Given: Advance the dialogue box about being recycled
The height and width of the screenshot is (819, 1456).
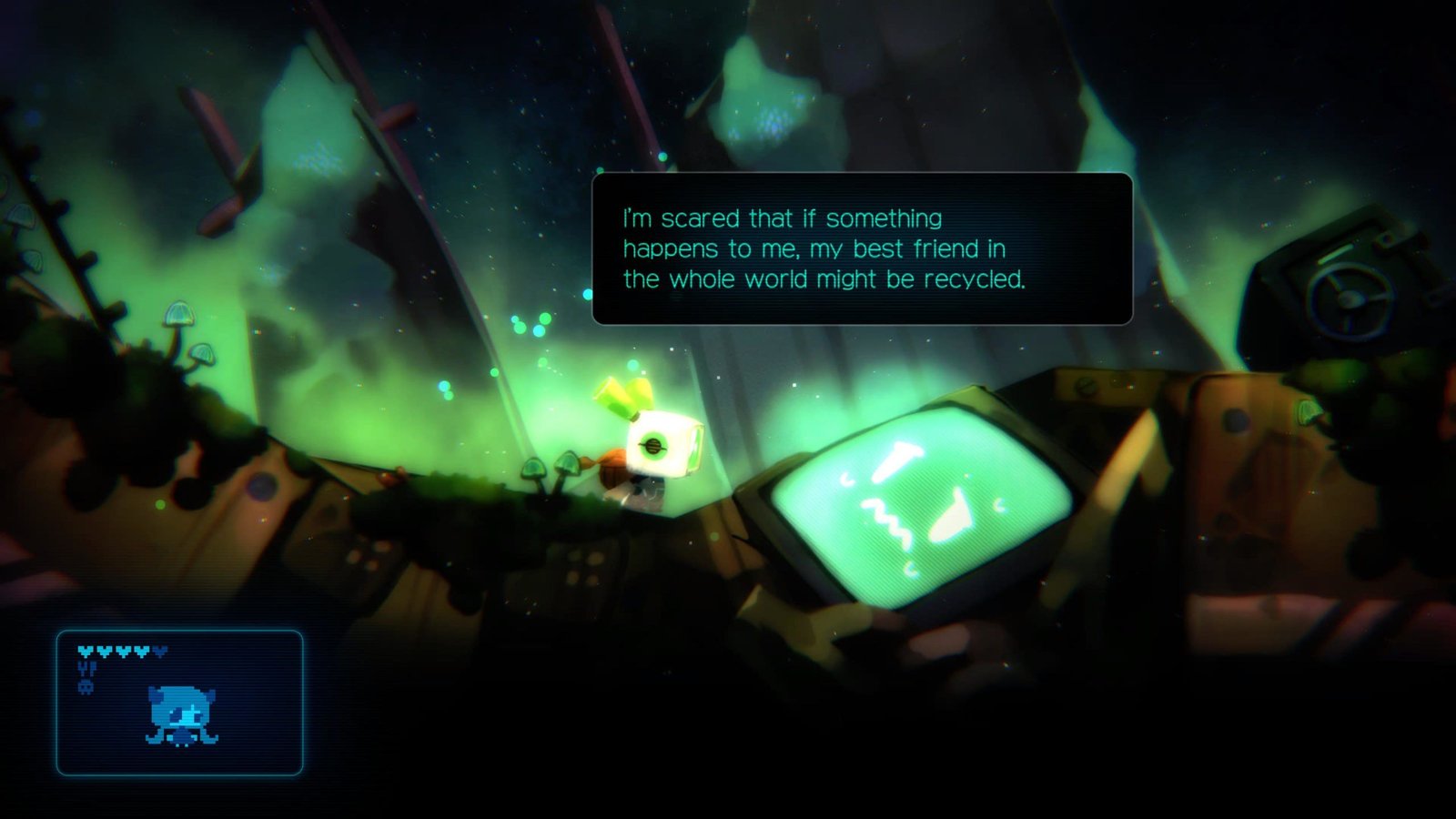Looking at the screenshot, I should coord(862,248).
